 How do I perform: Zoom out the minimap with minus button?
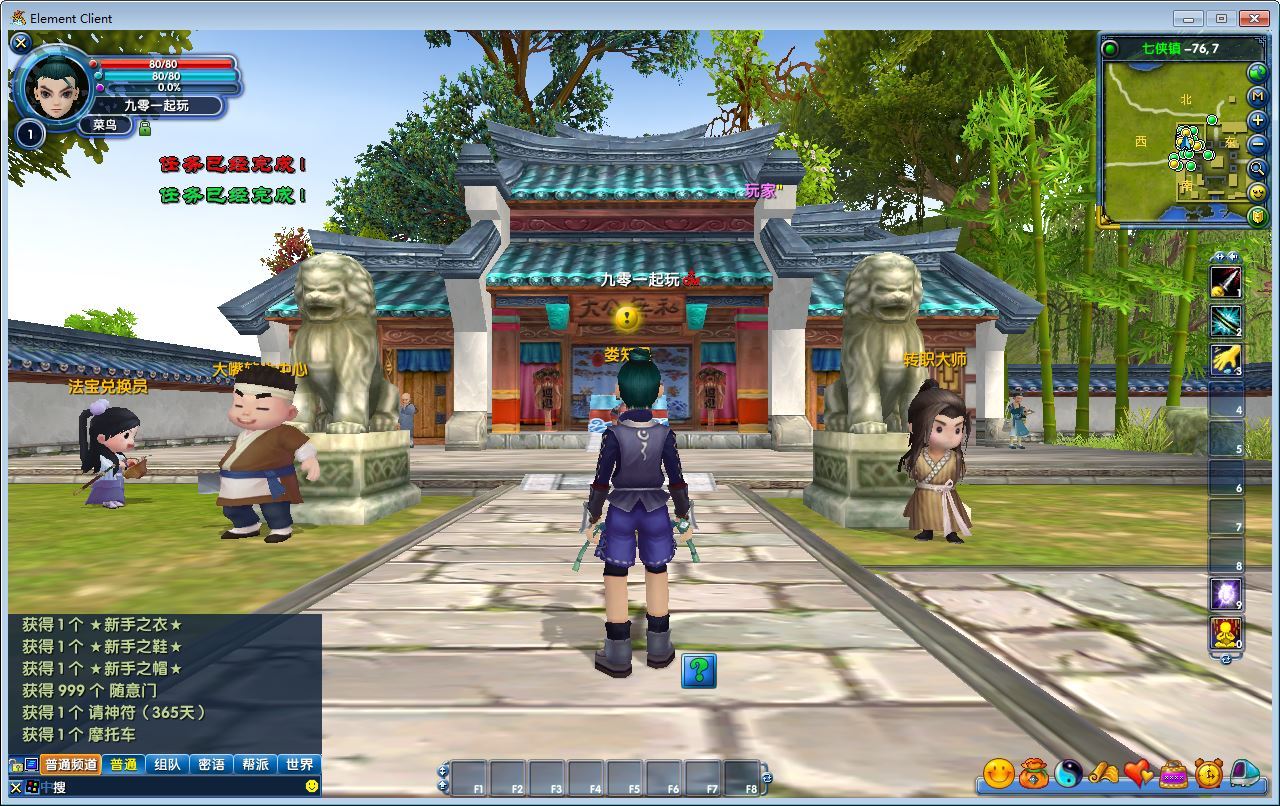1258,145
